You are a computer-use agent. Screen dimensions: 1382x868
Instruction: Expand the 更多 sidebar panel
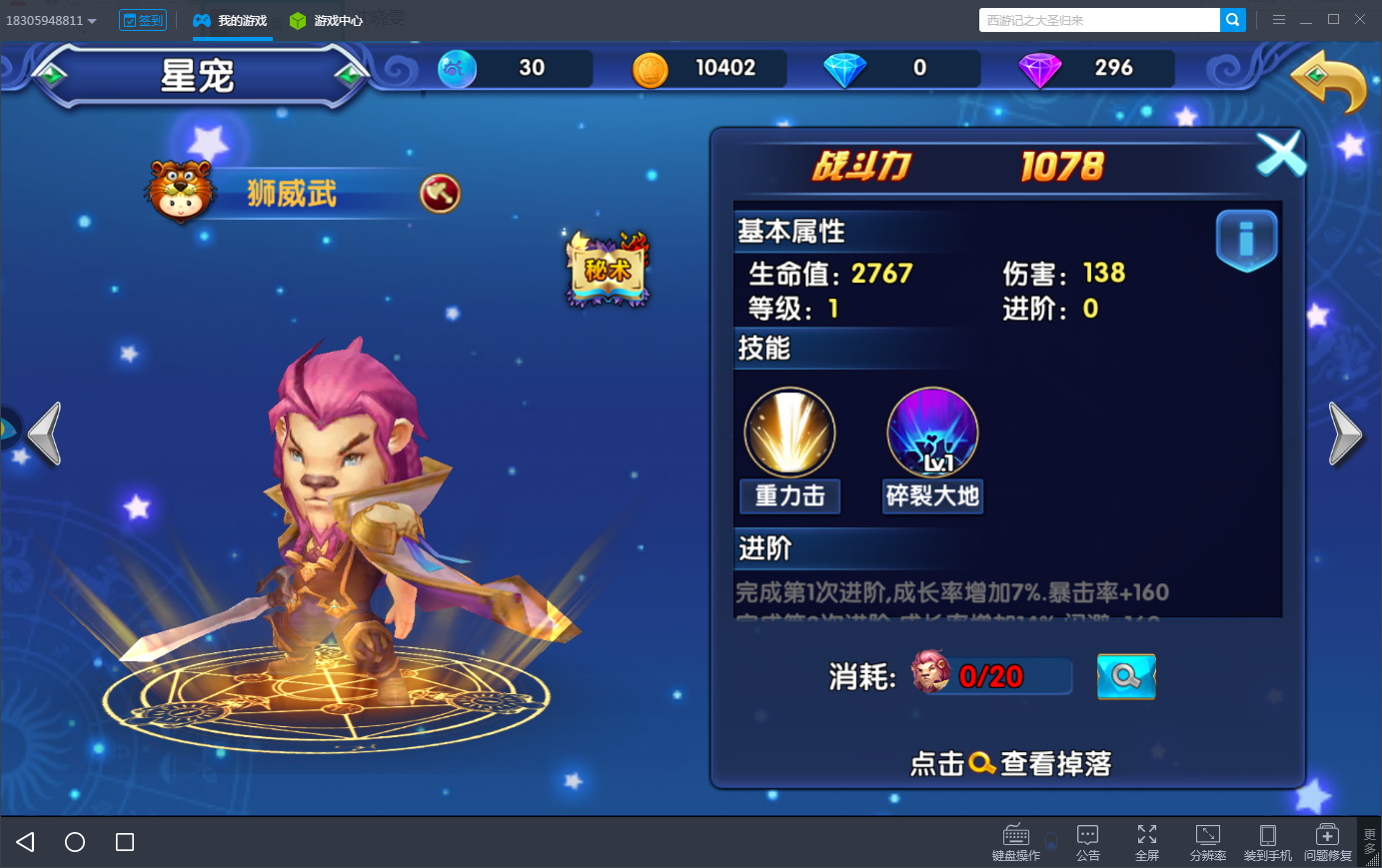1369,840
